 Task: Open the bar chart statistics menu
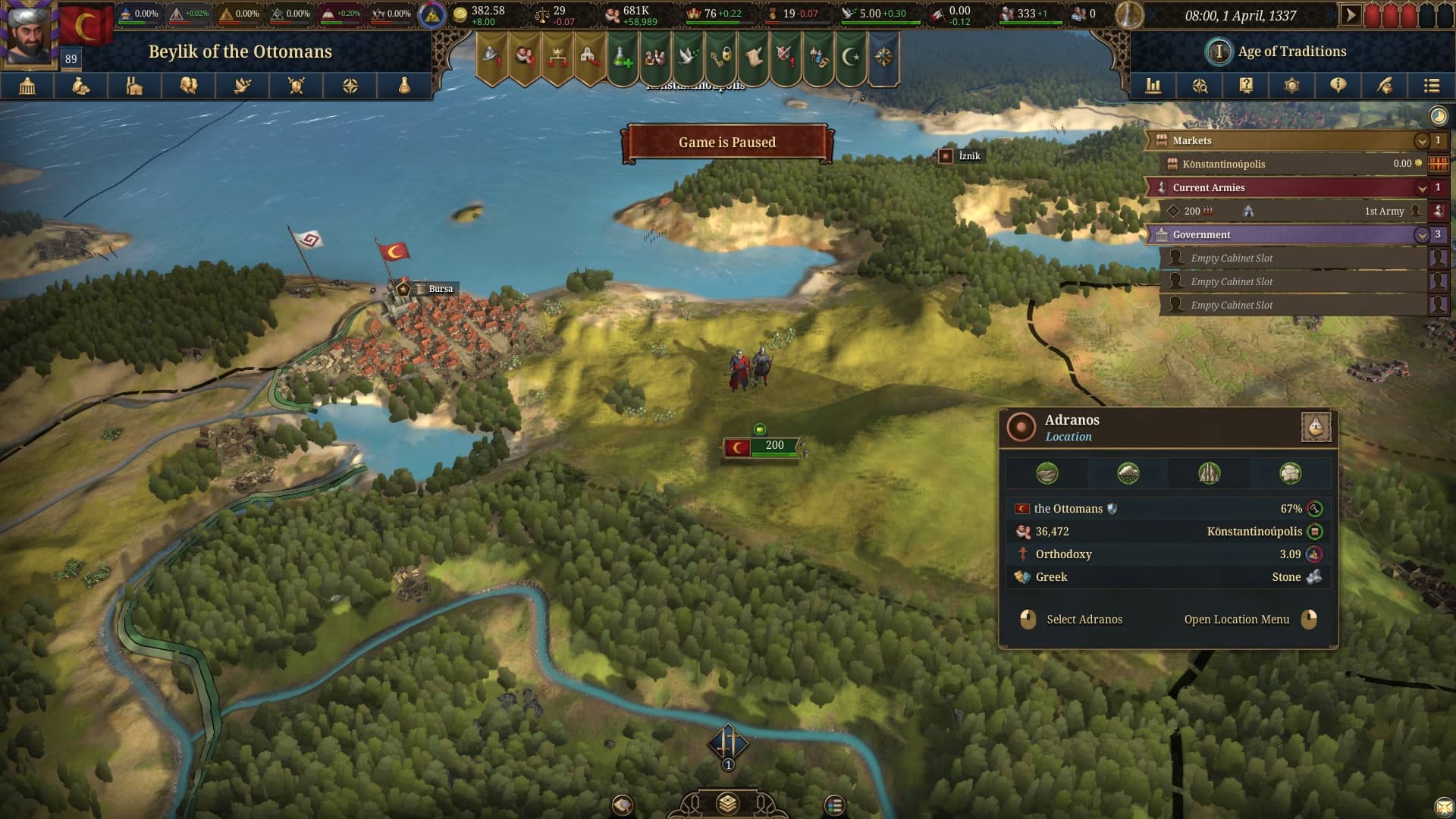coord(1153,86)
